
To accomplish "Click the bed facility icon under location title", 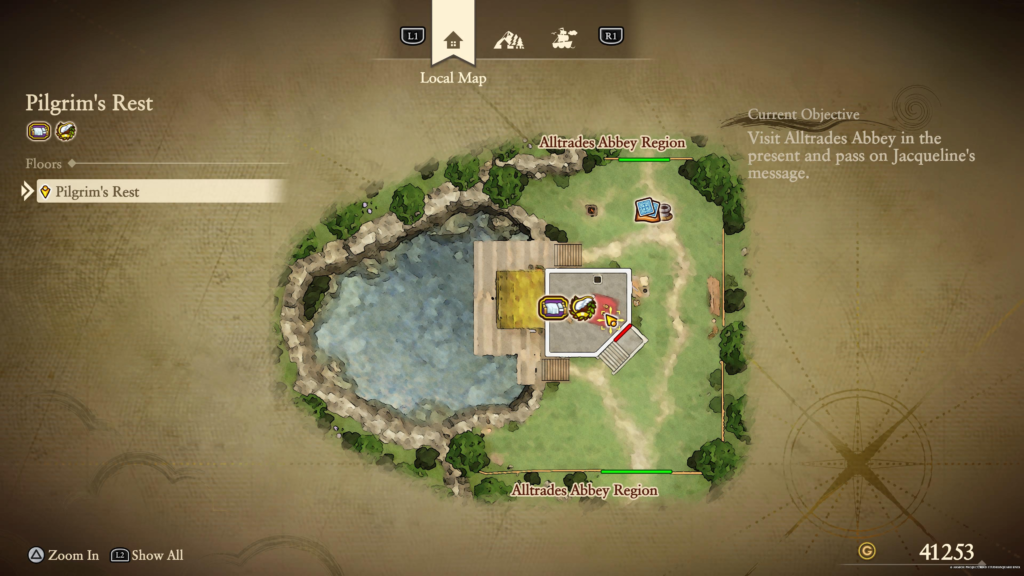I will (39, 131).
